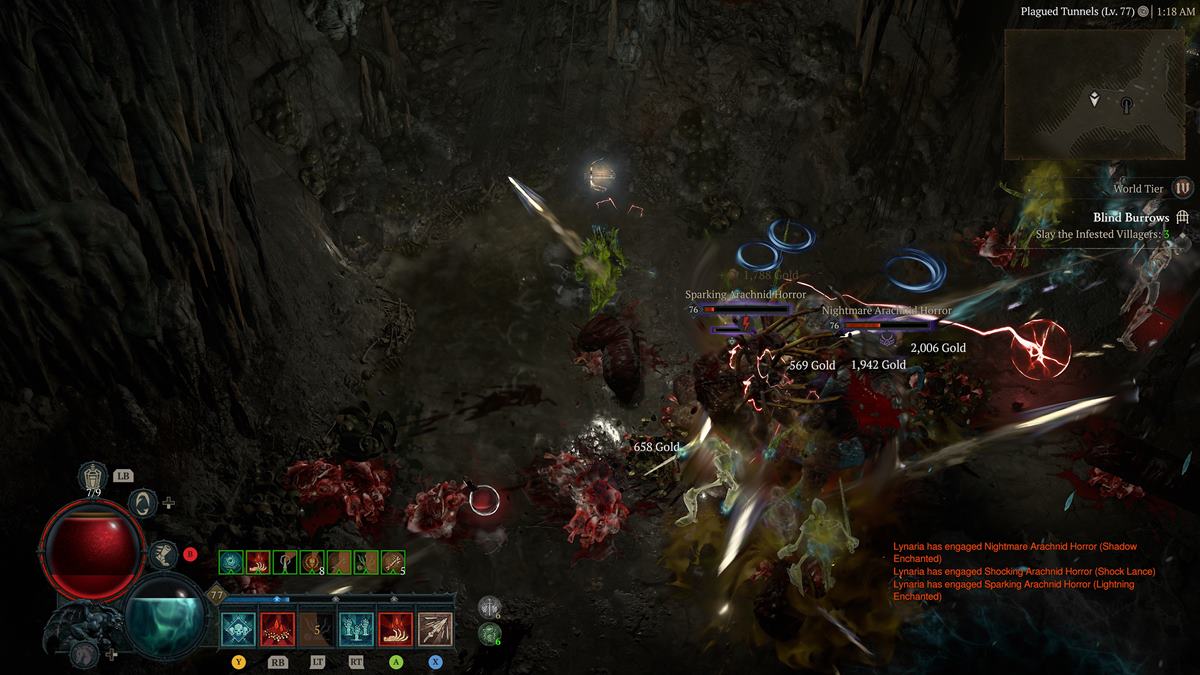Click the level 77 badge on experience bar
The width and height of the screenshot is (1200, 675).
(x=215, y=595)
